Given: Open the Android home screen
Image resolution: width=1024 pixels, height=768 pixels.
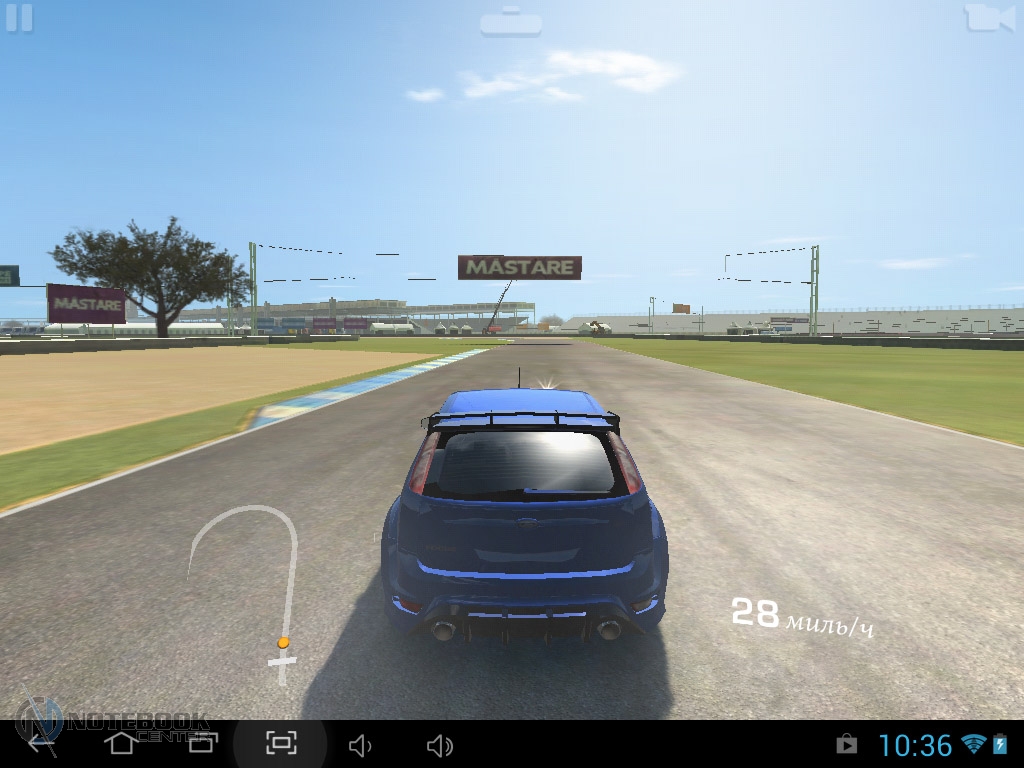Looking at the screenshot, I should coord(121,743).
